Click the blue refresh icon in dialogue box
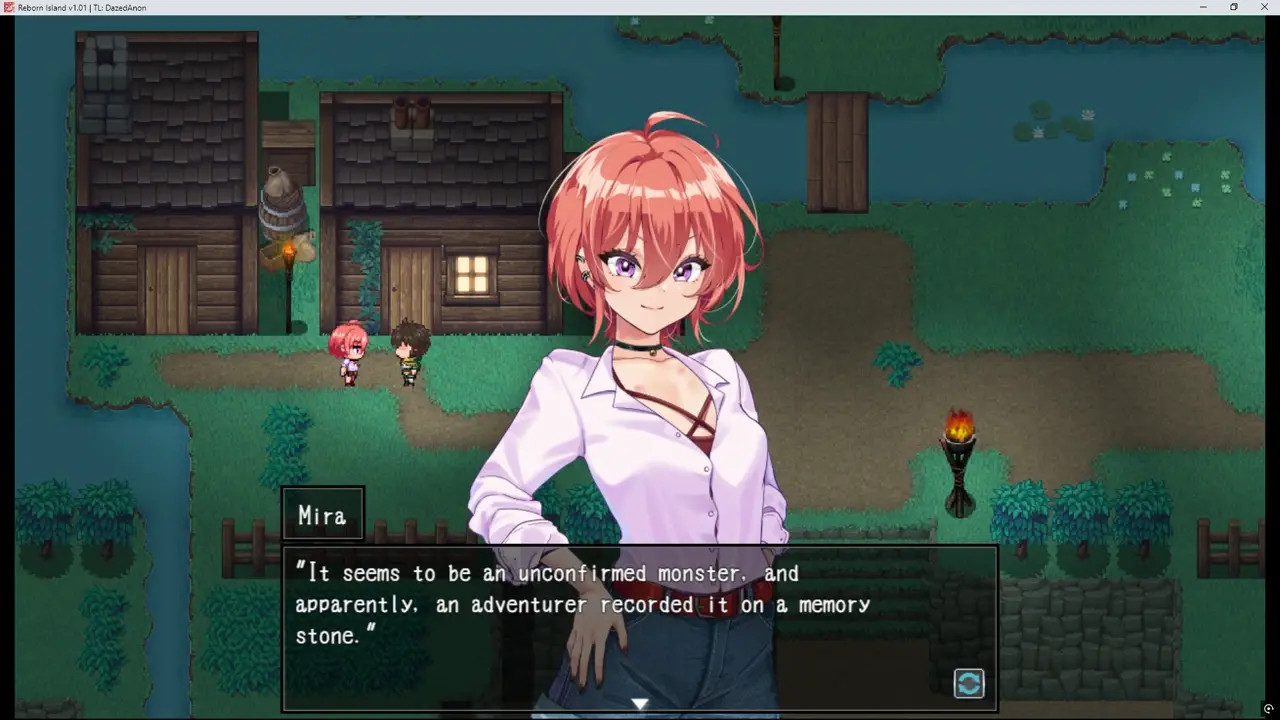The width and height of the screenshot is (1280, 720). coord(969,683)
